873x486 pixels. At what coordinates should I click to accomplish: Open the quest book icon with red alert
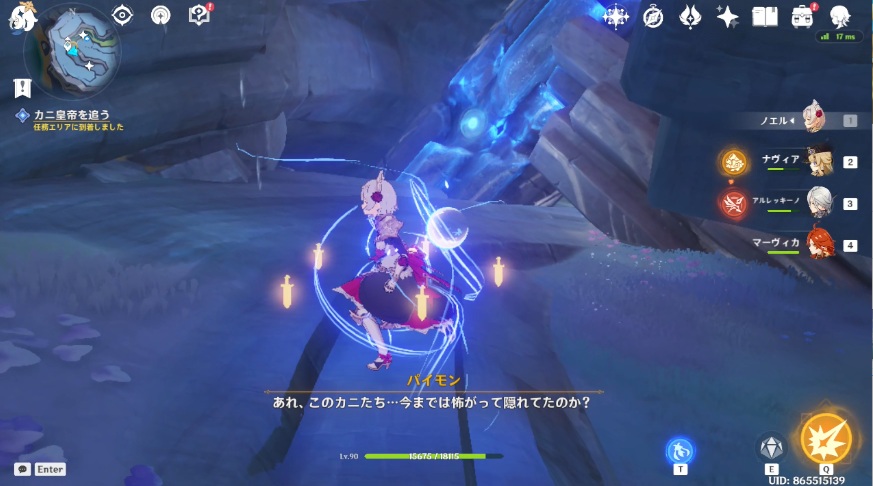point(200,15)
